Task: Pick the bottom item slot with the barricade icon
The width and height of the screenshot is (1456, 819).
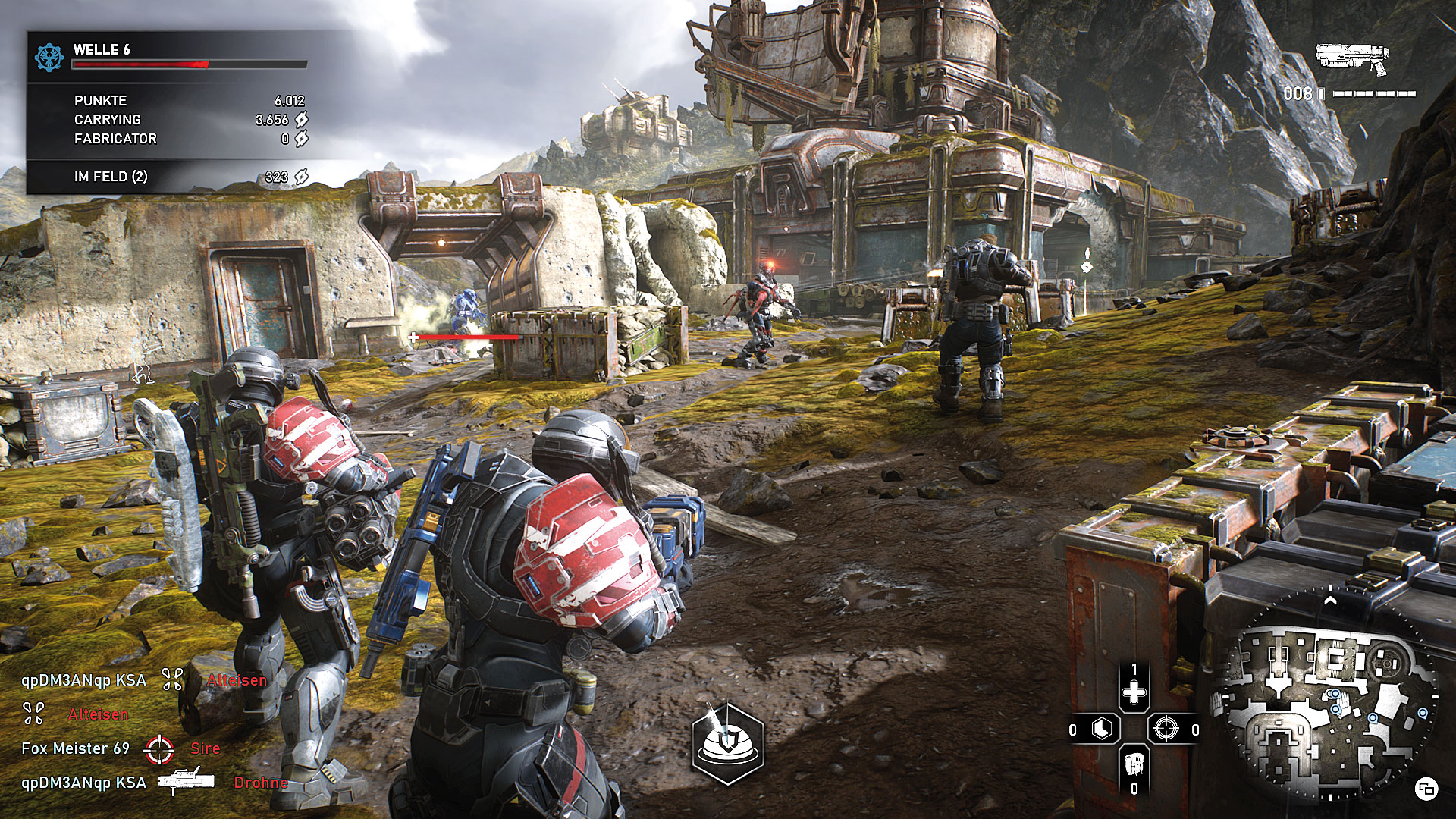Action: (x=1134, y=762)
